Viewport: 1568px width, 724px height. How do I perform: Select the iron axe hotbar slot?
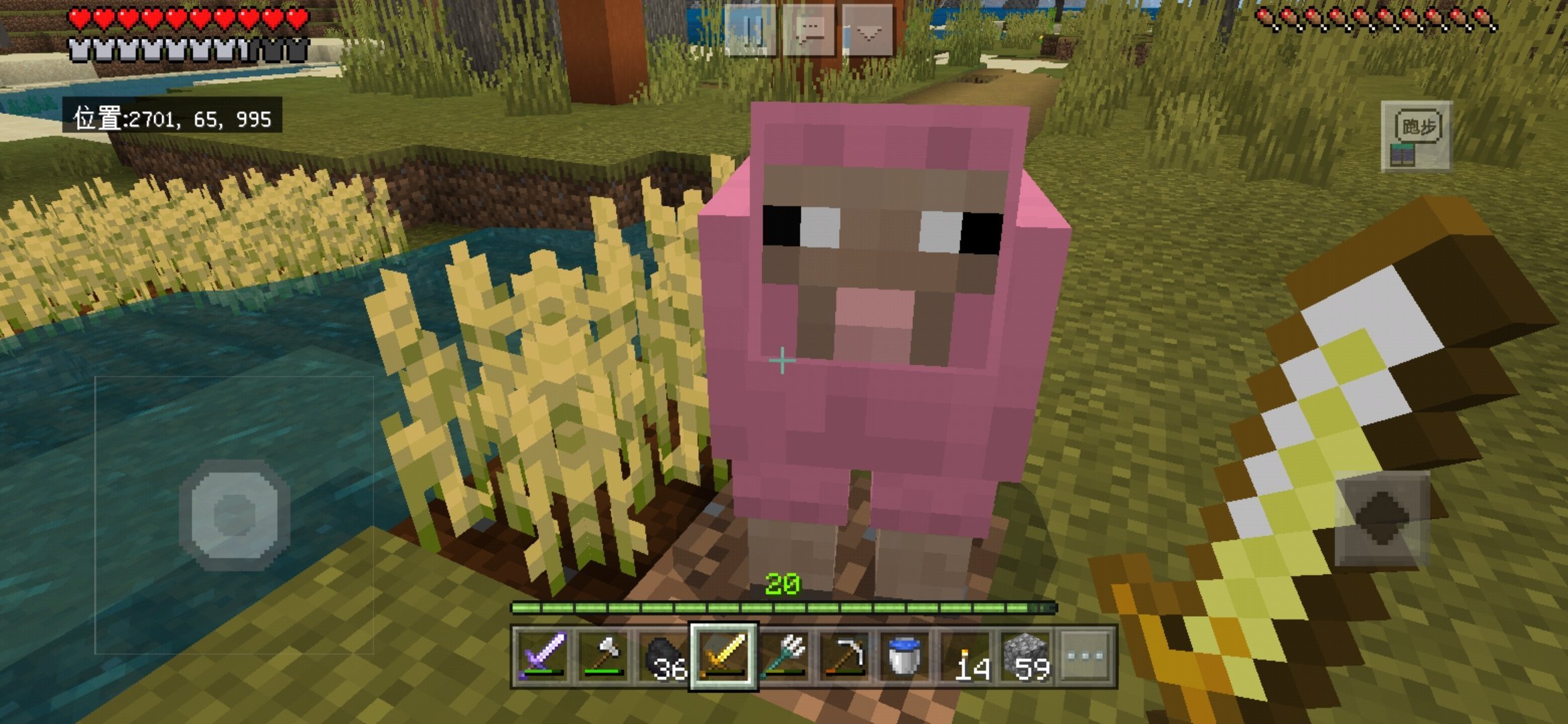coord(602,656)
